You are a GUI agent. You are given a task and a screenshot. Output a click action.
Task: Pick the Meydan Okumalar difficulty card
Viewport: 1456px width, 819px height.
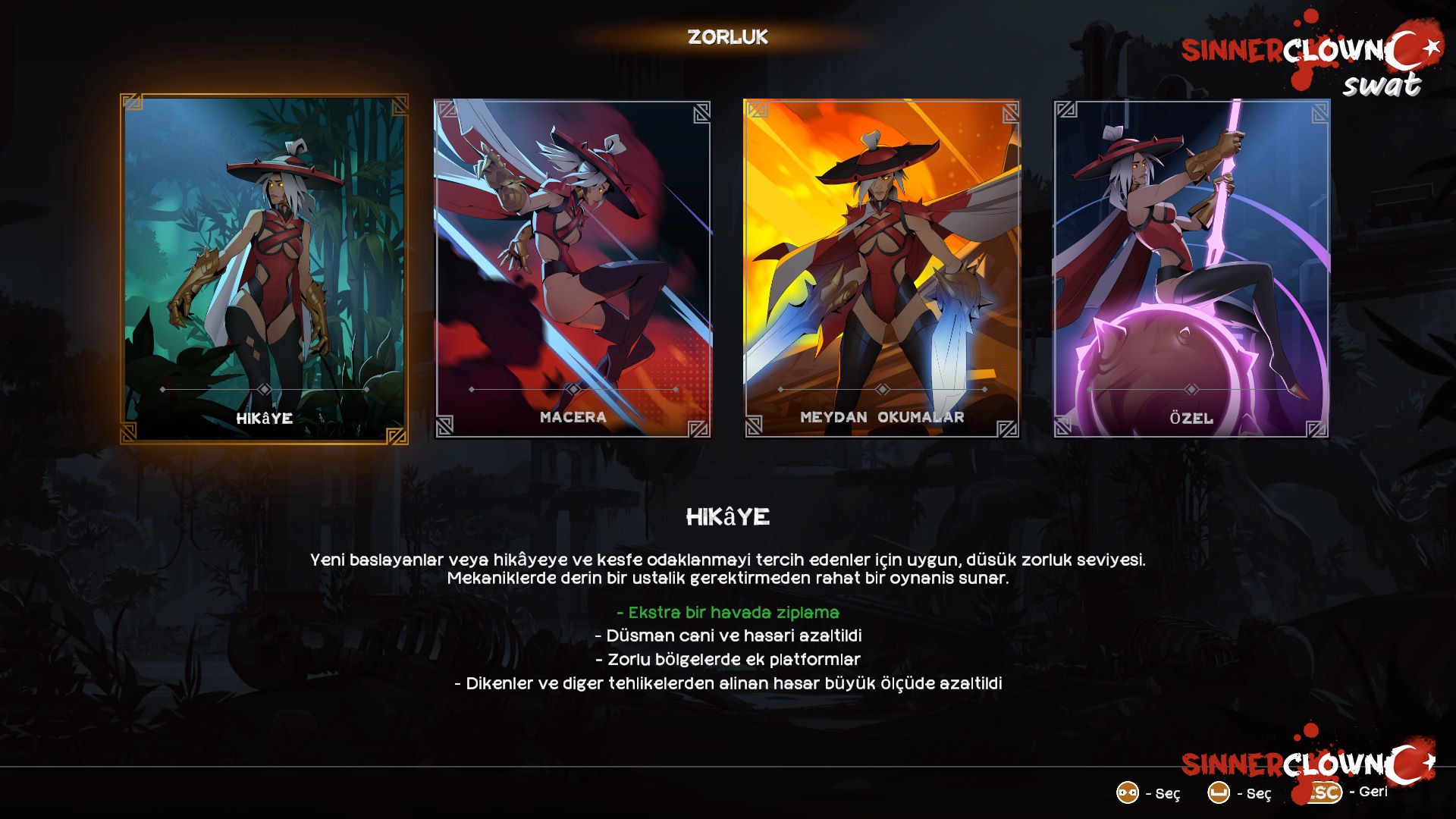pyautogui.click(x=882, y=269)
